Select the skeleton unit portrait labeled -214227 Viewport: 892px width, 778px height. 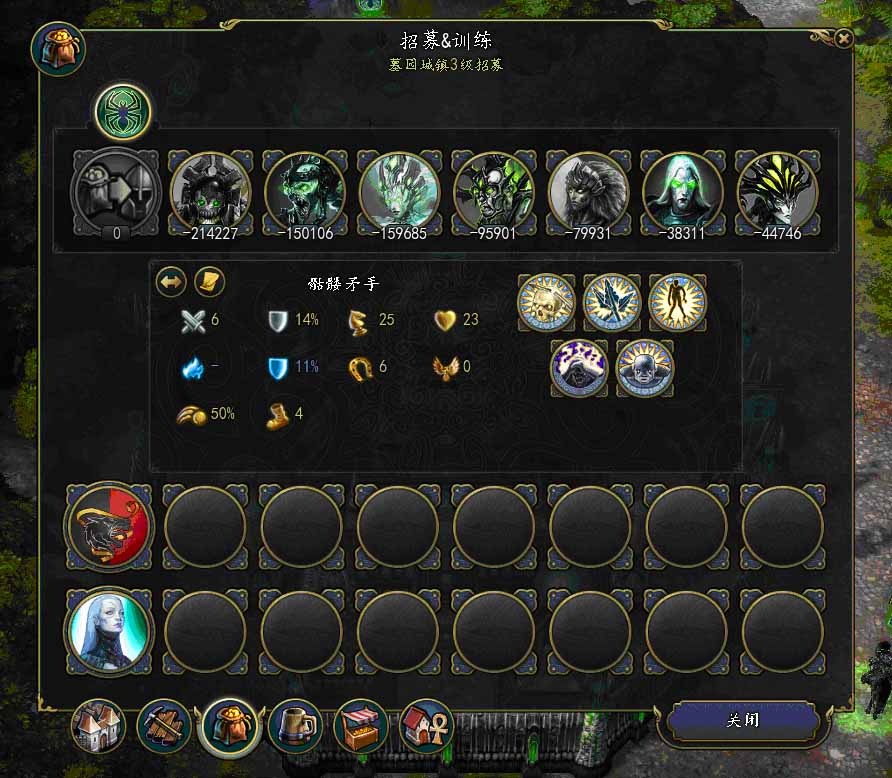(x=209, y=190)
